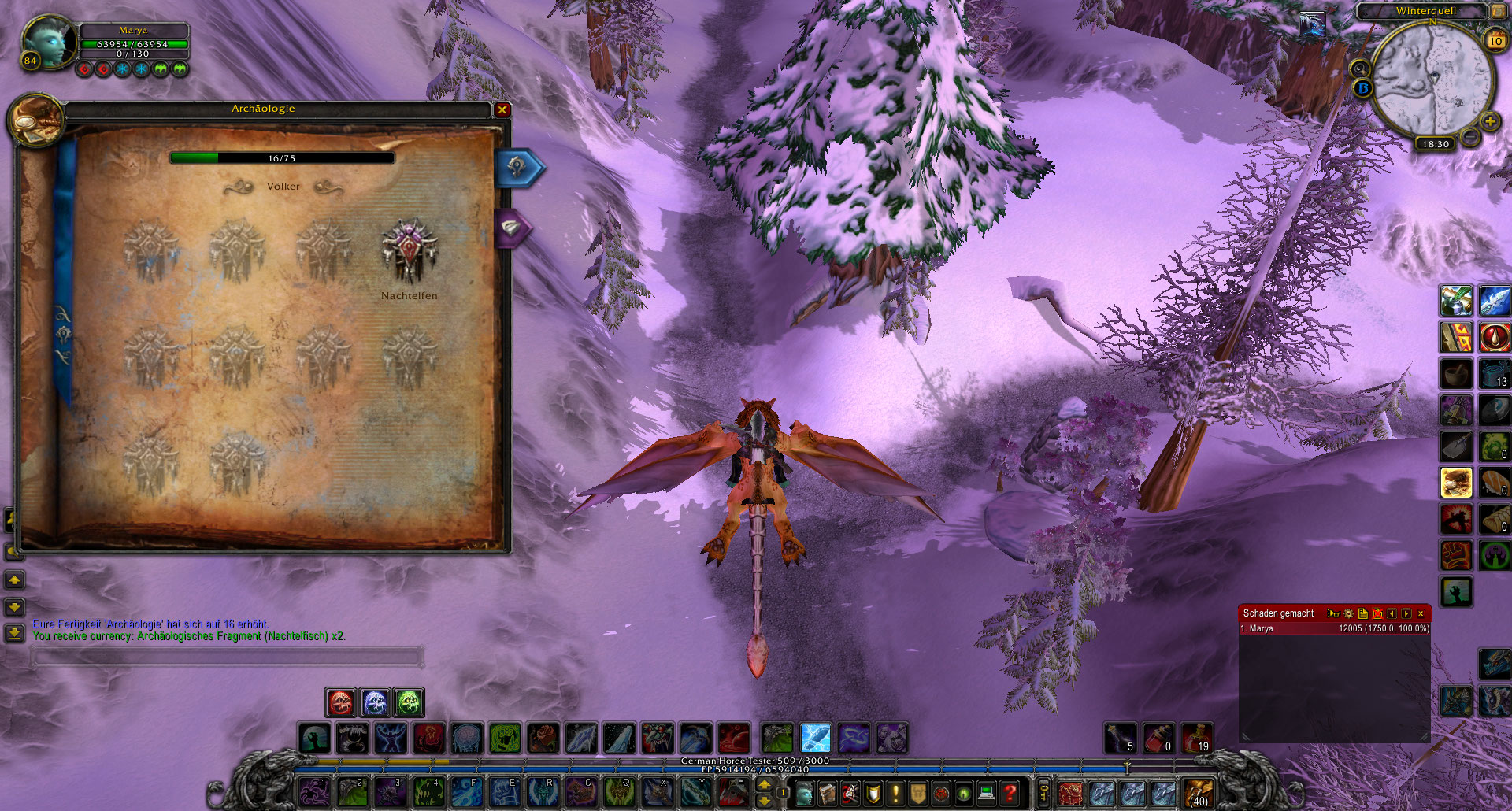Close the Schaden gemacht damage meter
Viewport: 1512px width, 811px height.
[x=1421, y=613]
